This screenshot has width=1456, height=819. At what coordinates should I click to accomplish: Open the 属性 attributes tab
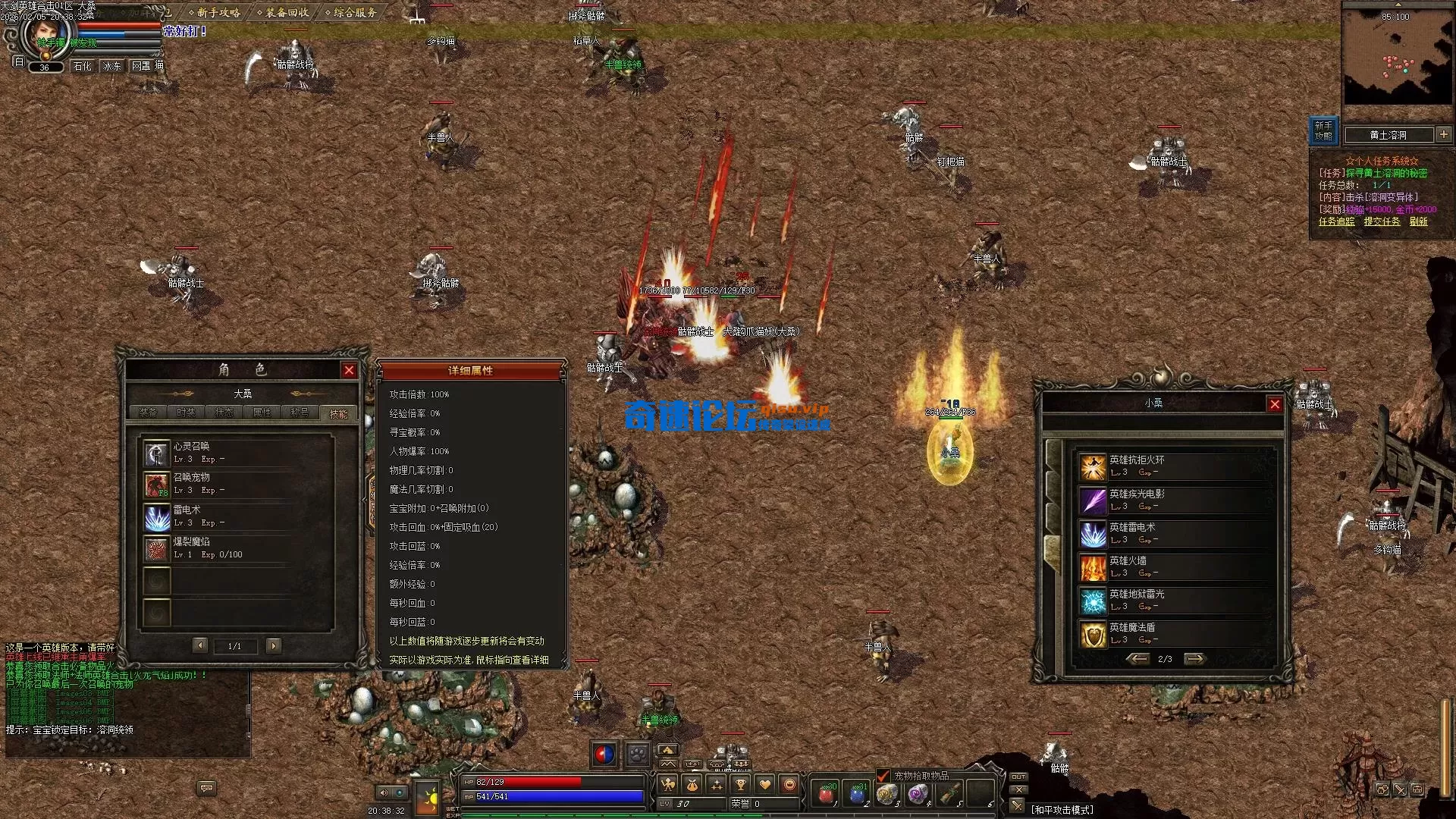[x=262, y=413]
